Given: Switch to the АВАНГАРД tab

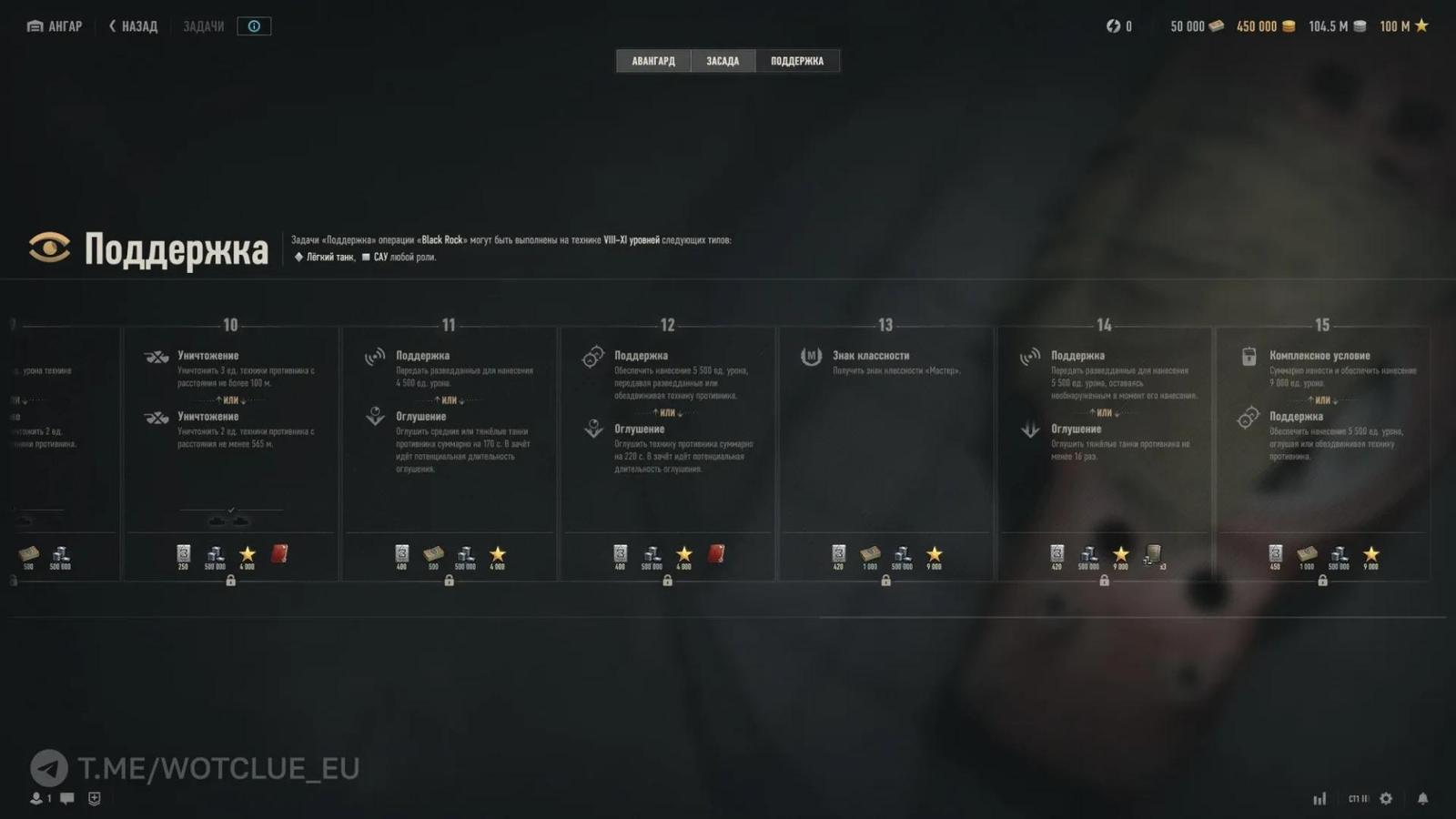Looking at the screenshot, I should (652, 60).
